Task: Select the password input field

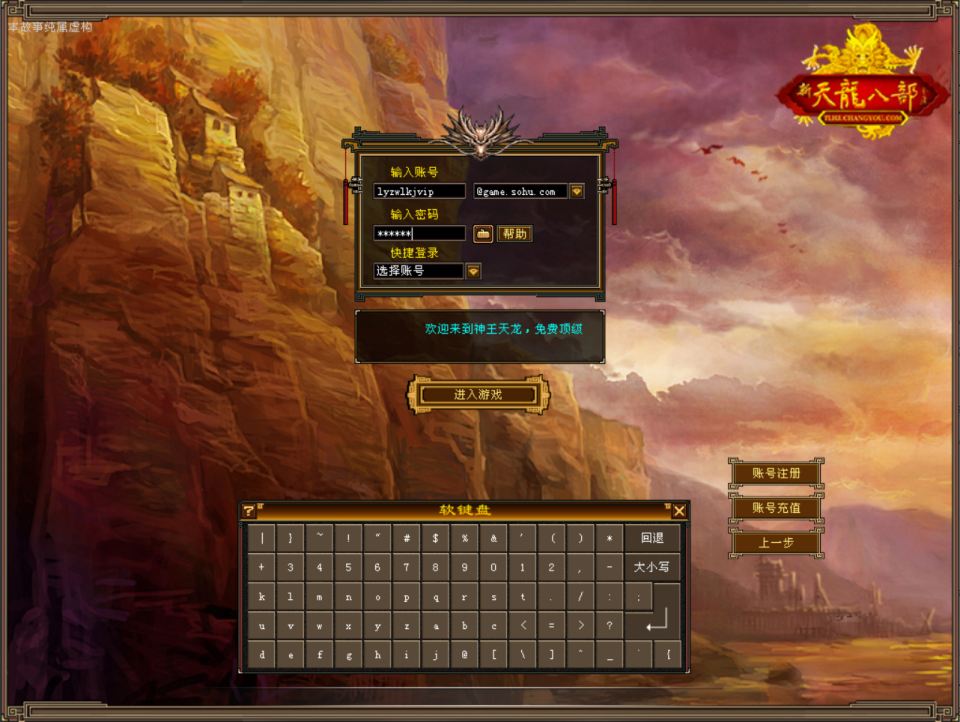Action: pyautogui.click(x=419, y=233)
